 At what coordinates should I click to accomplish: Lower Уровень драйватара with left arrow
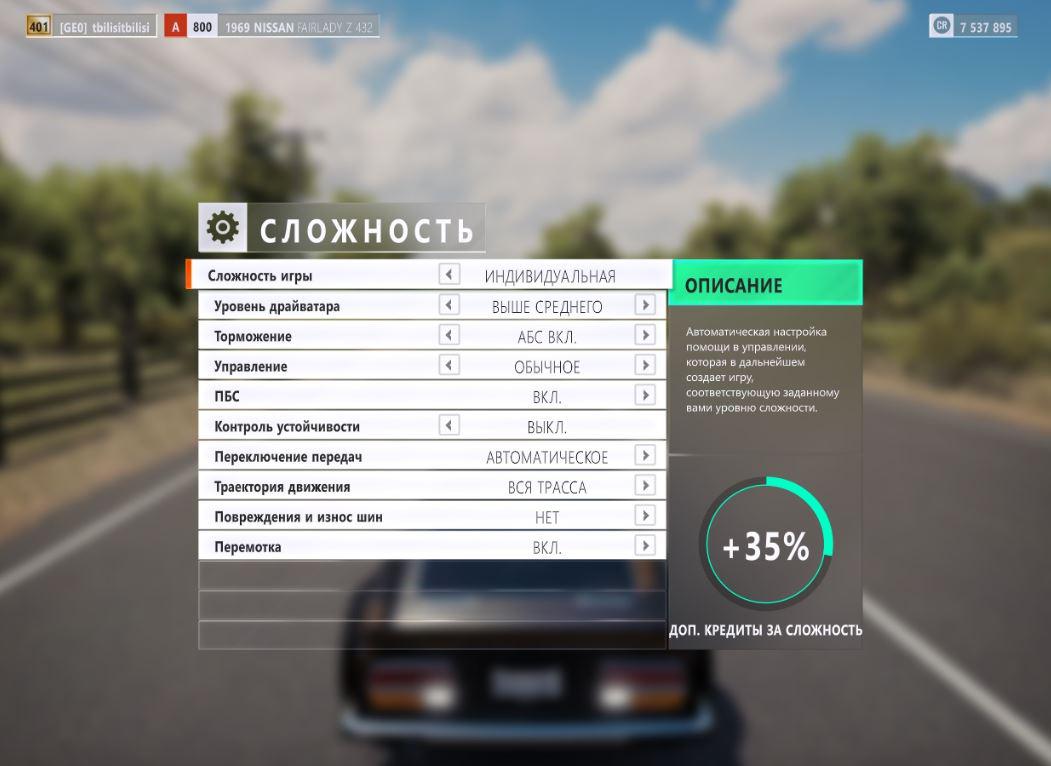[x=449, y=305]
